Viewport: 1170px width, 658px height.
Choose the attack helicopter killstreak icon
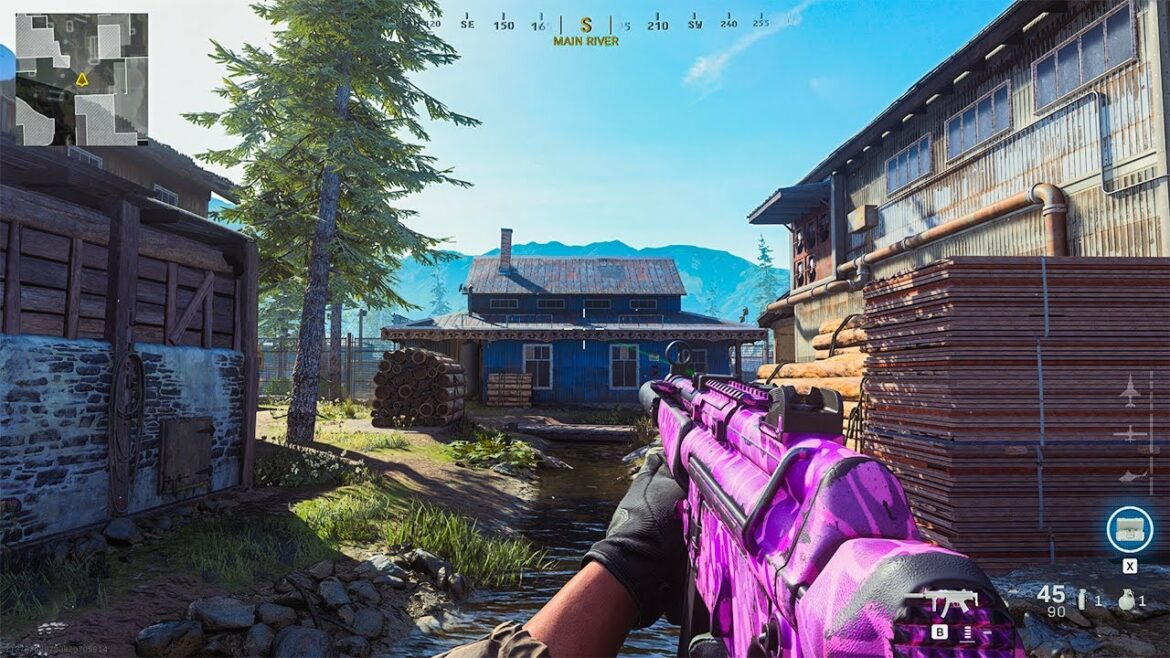click(1129, 478)
